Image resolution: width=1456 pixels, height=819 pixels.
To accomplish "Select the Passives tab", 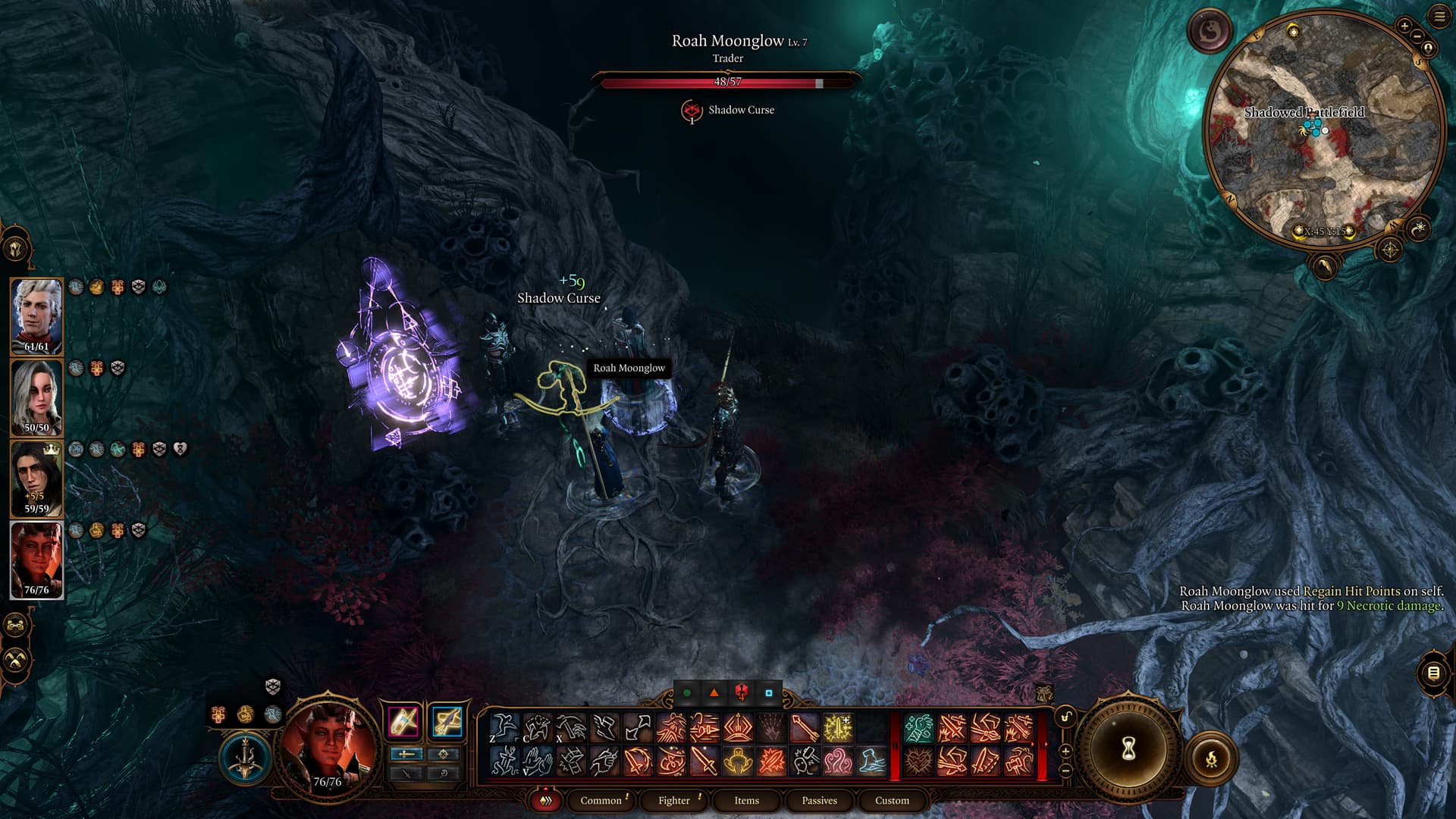I will (x=819, y=800).
